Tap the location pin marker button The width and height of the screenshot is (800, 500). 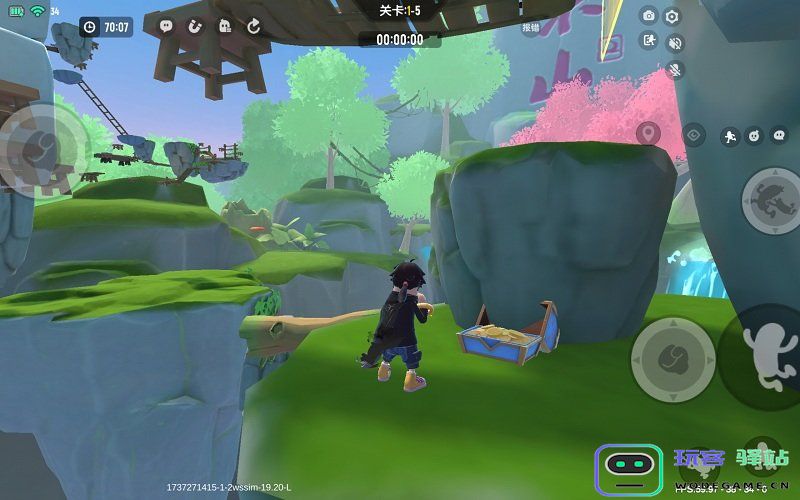pyautogui.click(x=648, y=133)
